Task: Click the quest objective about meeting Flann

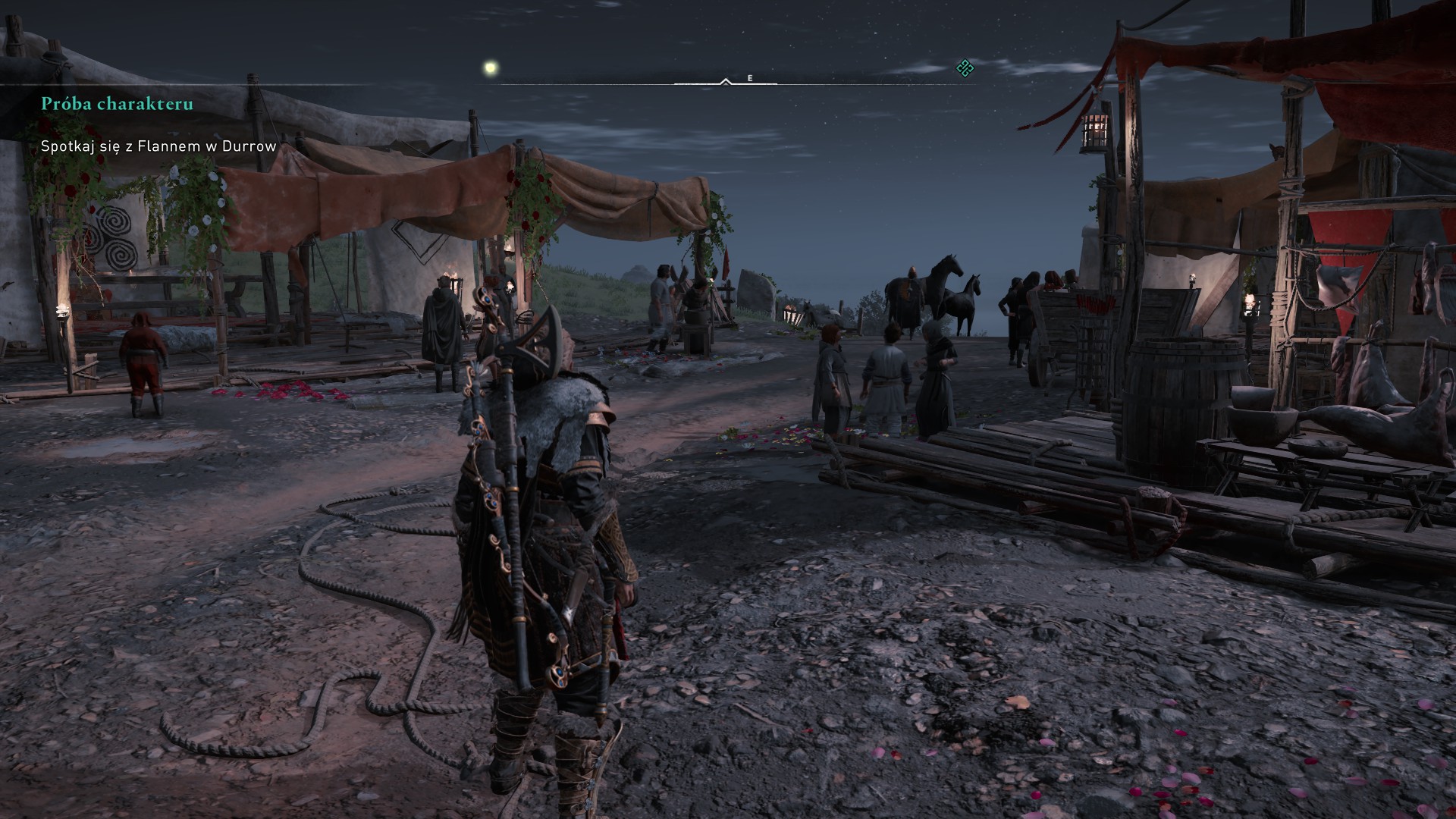Action: pos(158,146)
